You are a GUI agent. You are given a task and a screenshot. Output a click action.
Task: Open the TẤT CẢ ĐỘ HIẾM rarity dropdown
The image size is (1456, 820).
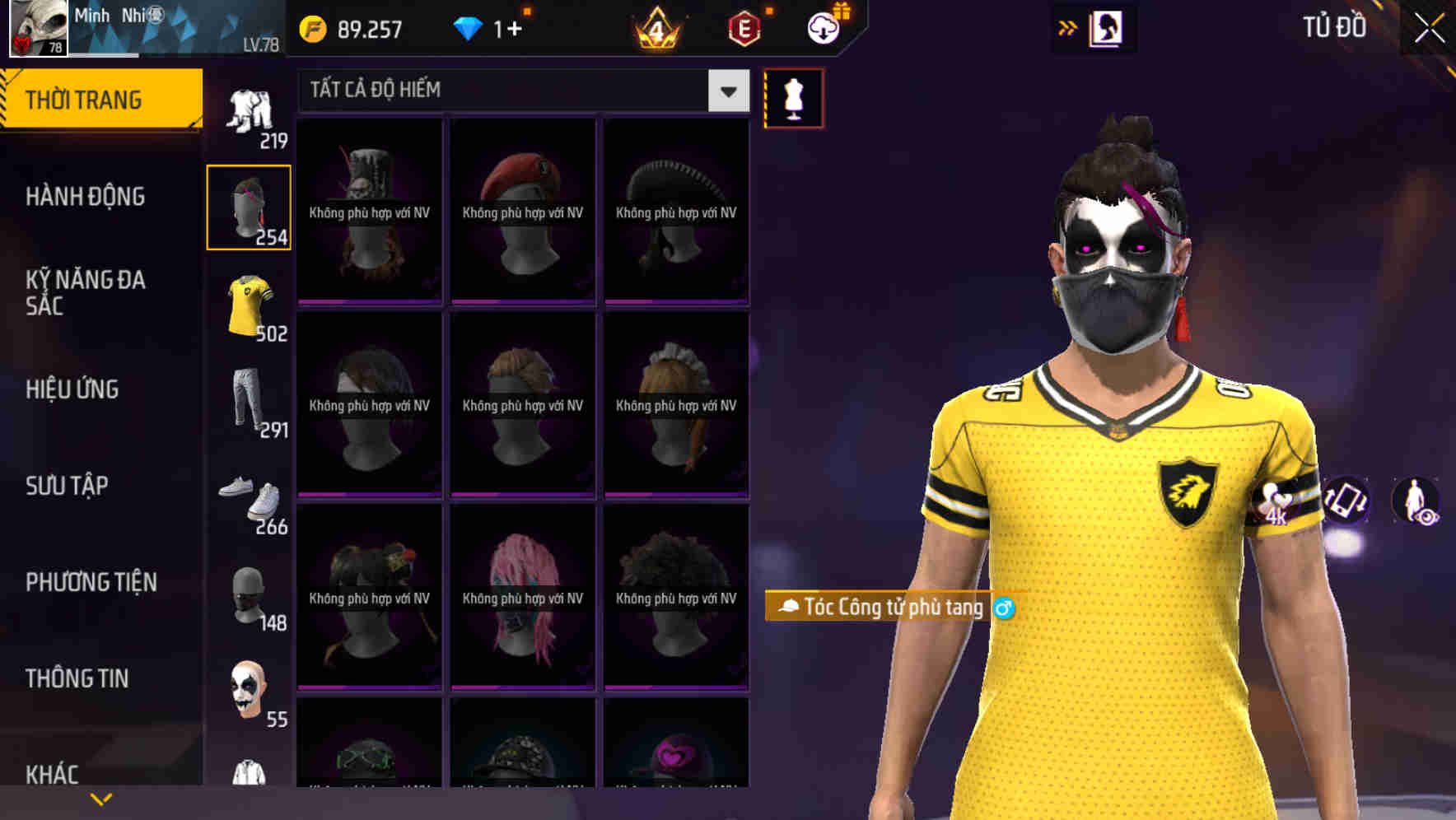click(726, 91)
